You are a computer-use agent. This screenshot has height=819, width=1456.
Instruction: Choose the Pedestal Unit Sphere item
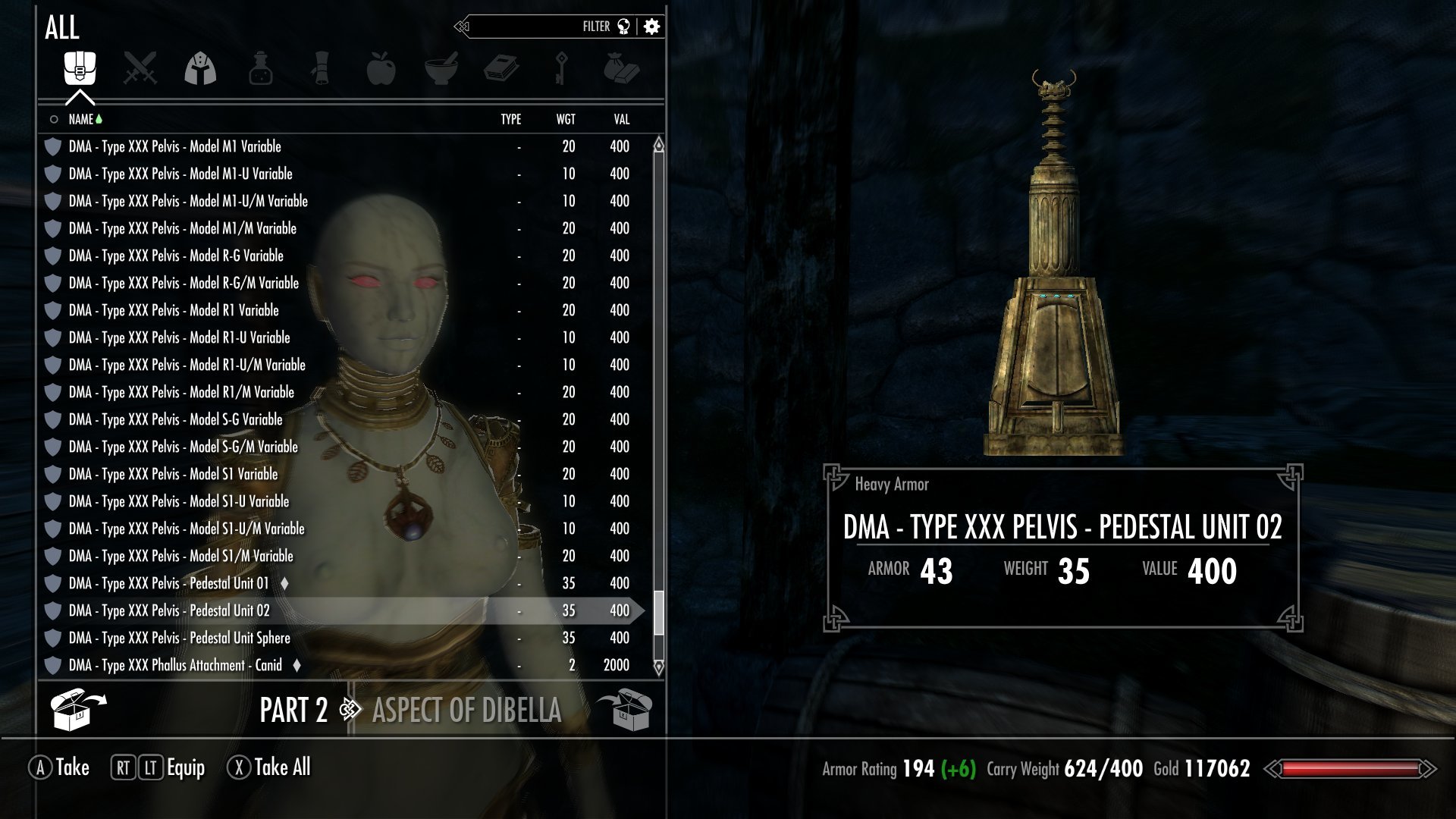[x=179, y=638]
